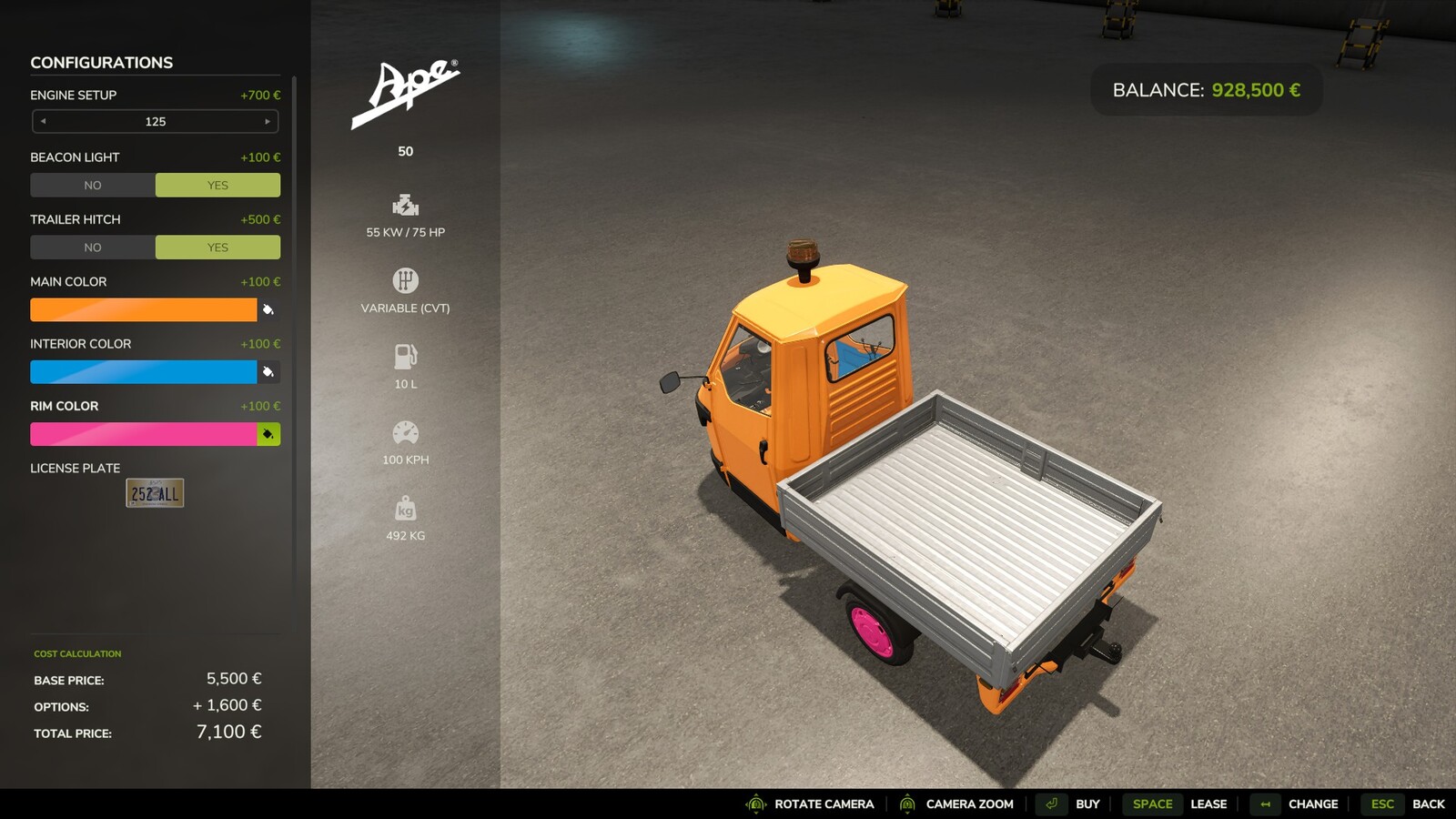1456x819 pixels.
Task: Click the Camera Zoom mouse icon
Action: (907, 804)
